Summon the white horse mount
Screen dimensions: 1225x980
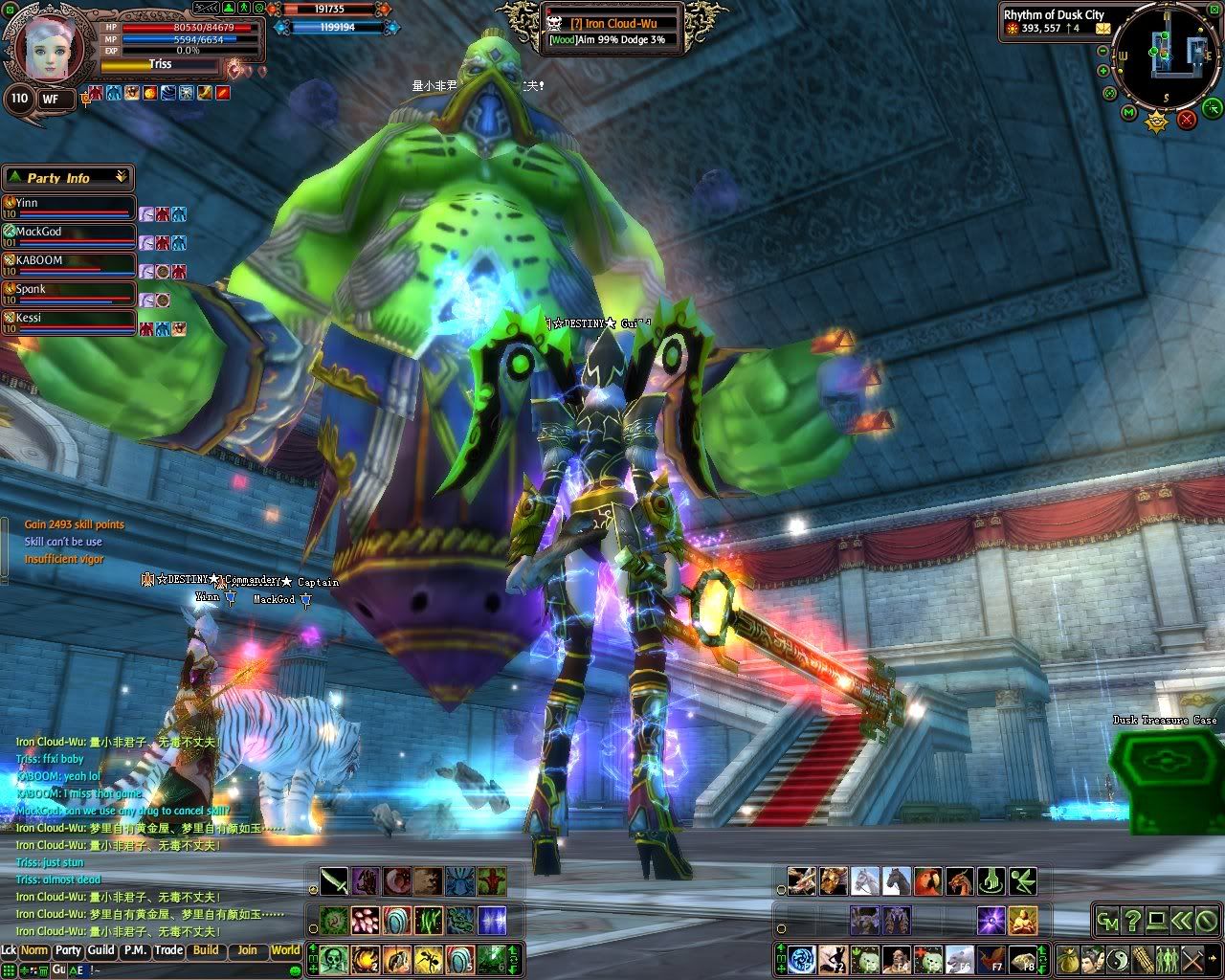click(x=864, y=880)
